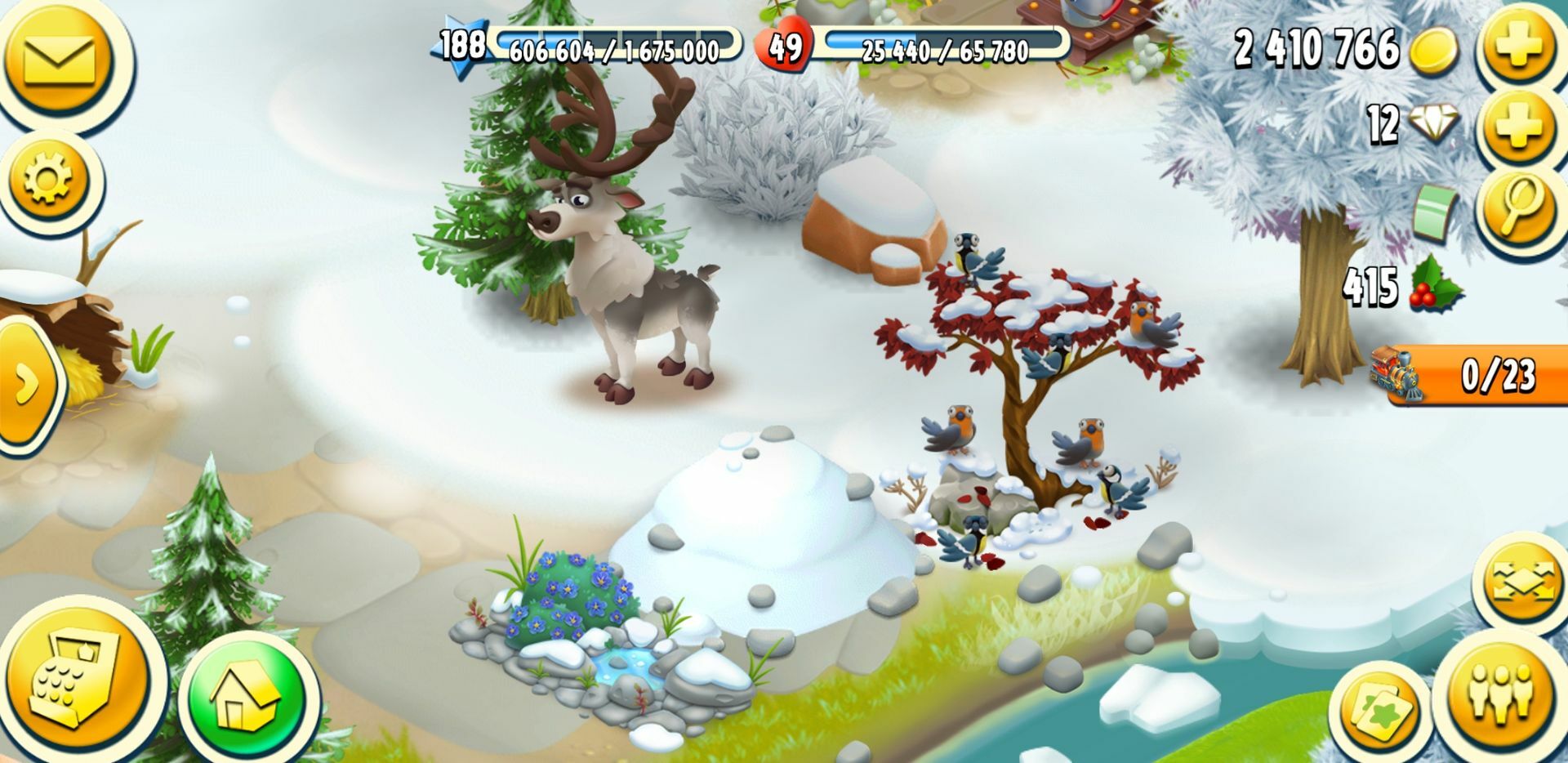Expand the side panel arrow tab
This screenshot has height=763, width=1568.
(x=26, y=384)
